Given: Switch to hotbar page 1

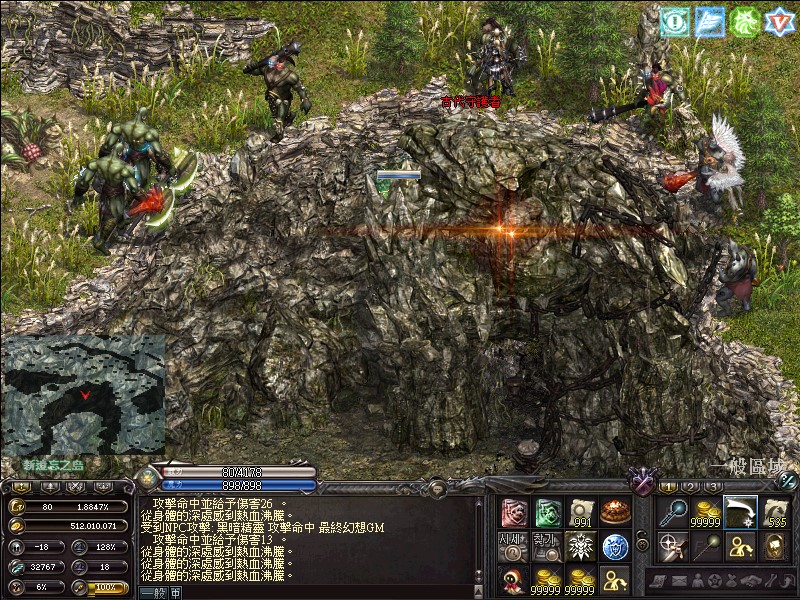Looking at the screenshot, I should tap(668, 487).
